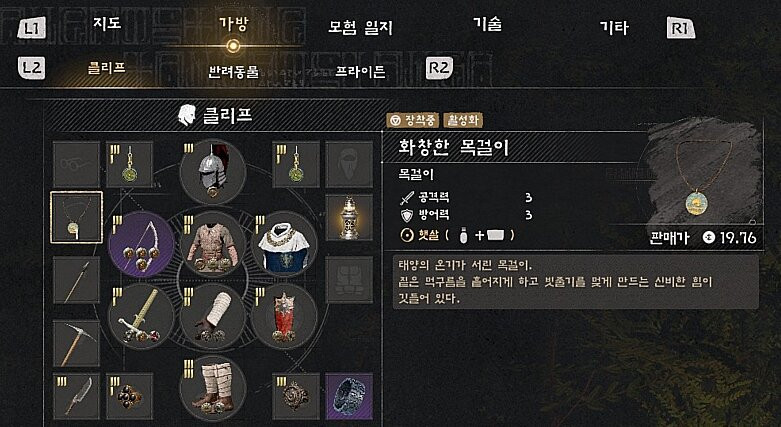The height and width of the screenshot is (427, 781).
Task: Choose the 클리프 sub-tab
Action: point(106,69)
